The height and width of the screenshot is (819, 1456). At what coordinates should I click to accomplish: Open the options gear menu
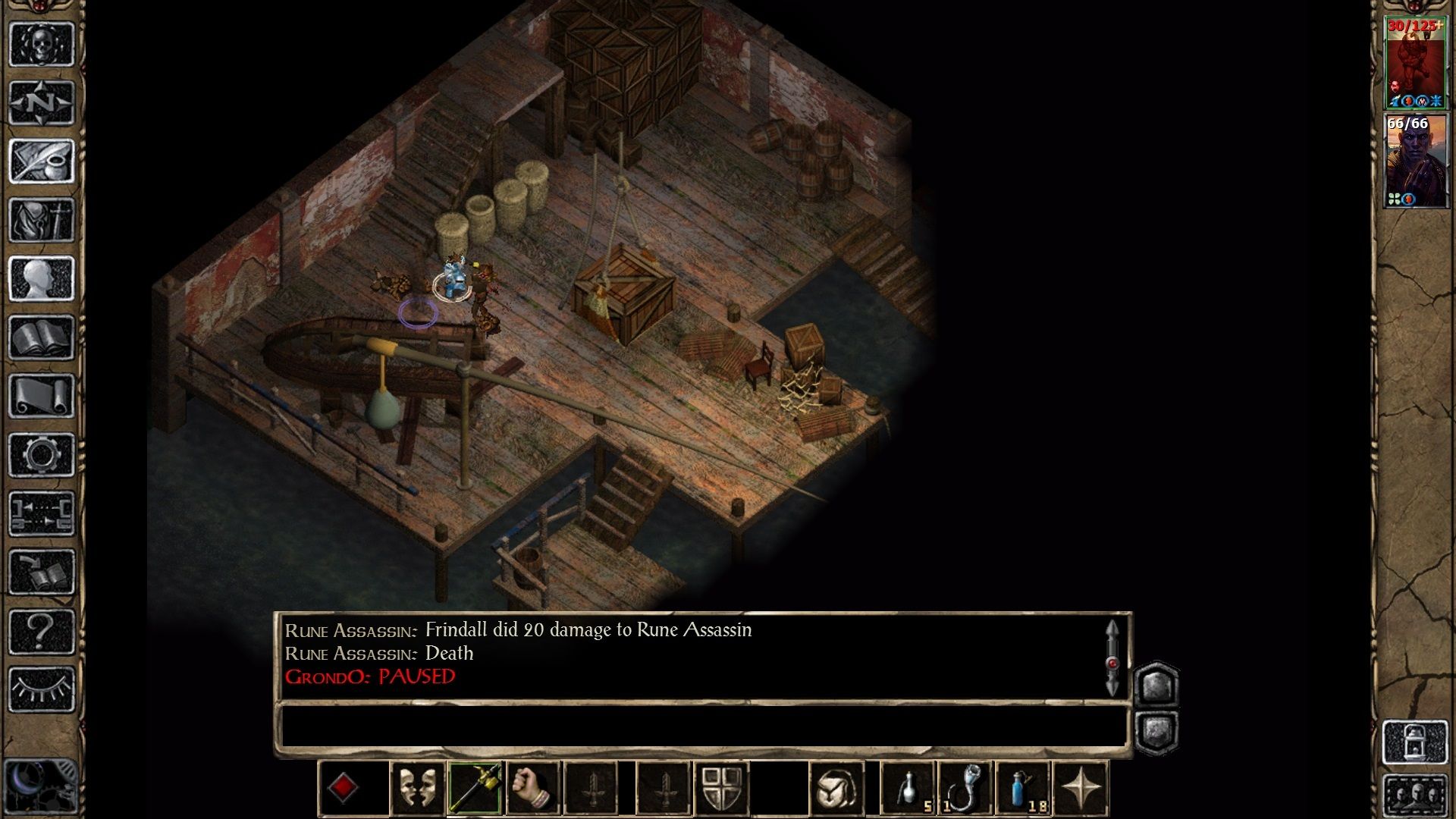pyautogui.click(x=42, y=455)
